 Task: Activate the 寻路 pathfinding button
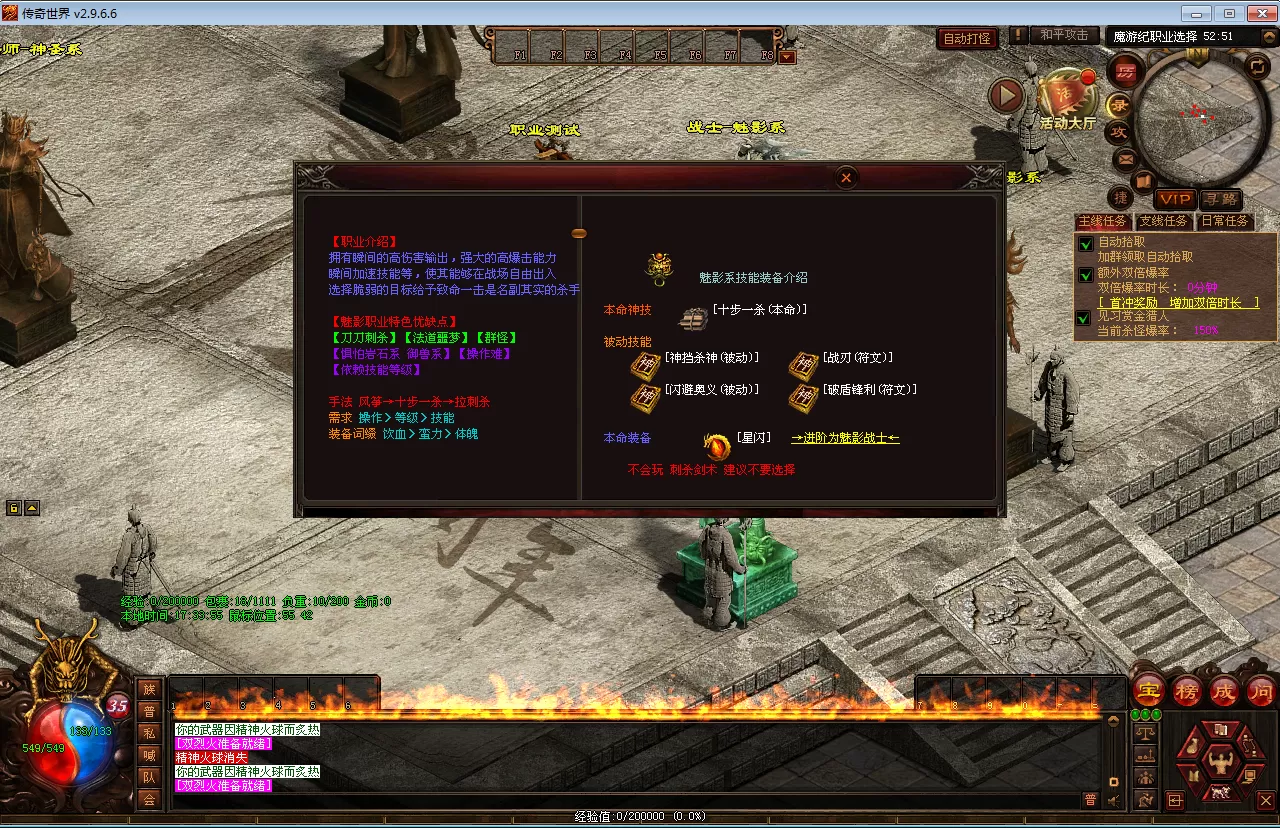point(1220,199)
